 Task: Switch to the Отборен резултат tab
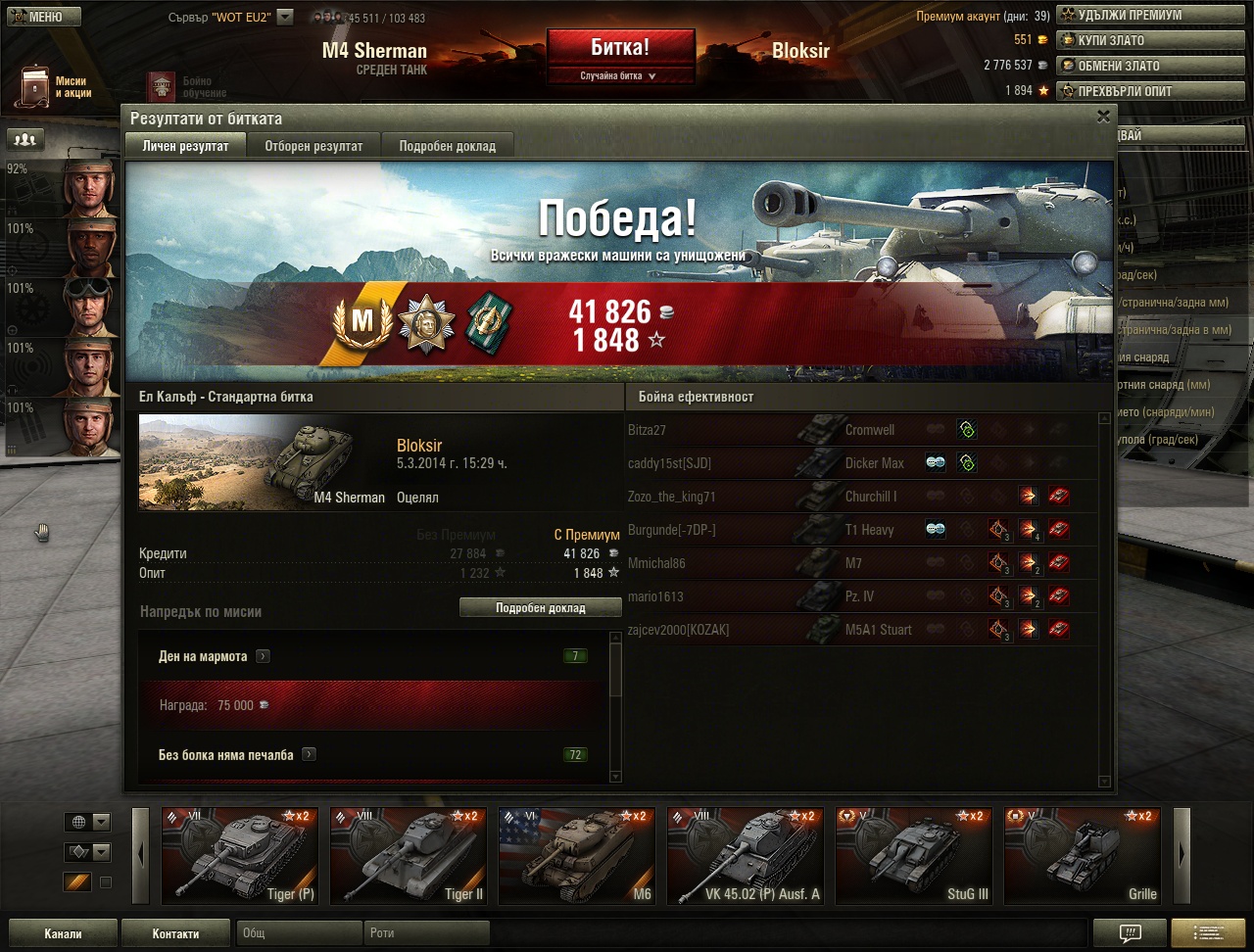pyautogui.click(x=313, y=146)
